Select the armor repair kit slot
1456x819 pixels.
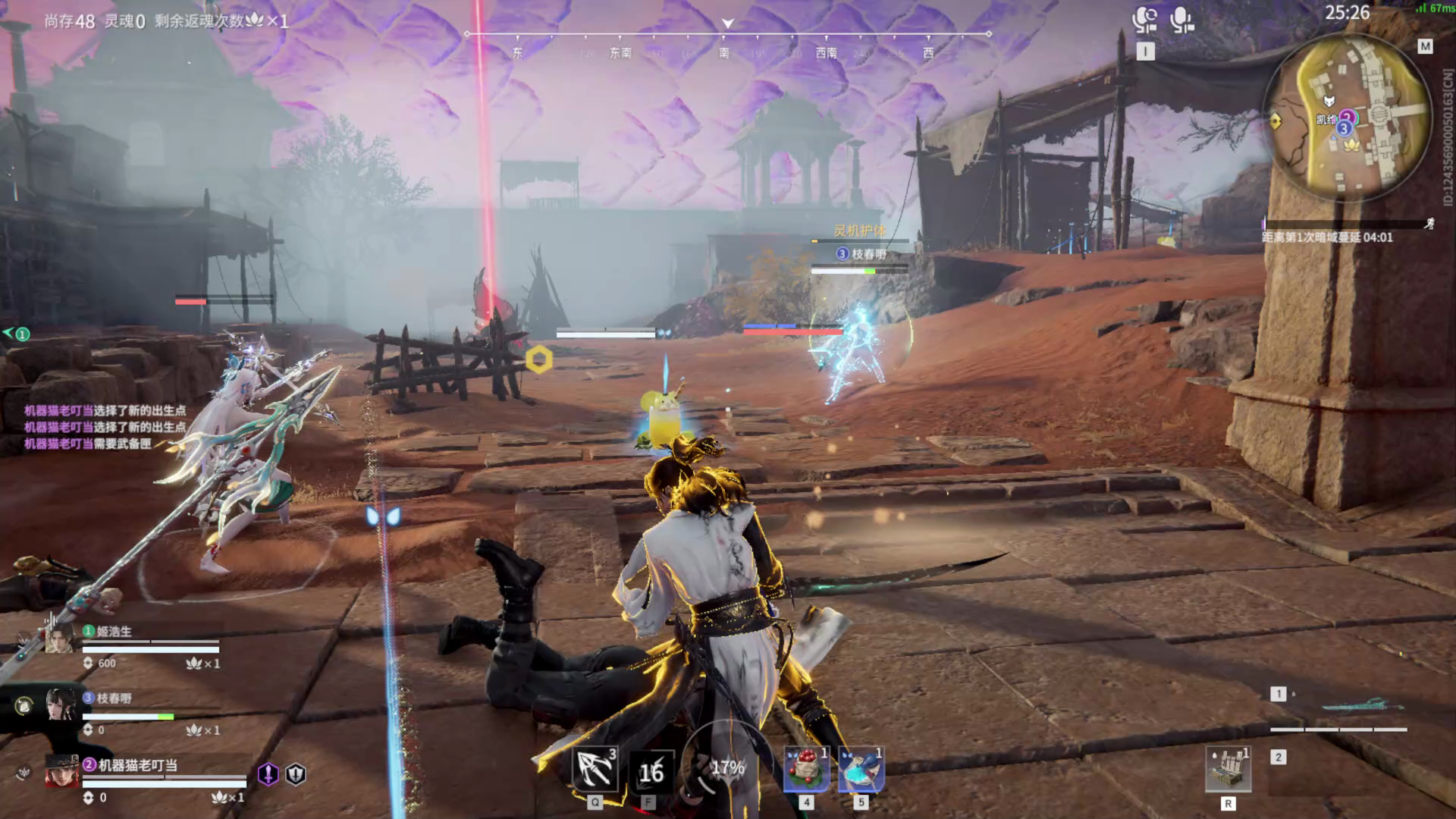(1228, 770)
